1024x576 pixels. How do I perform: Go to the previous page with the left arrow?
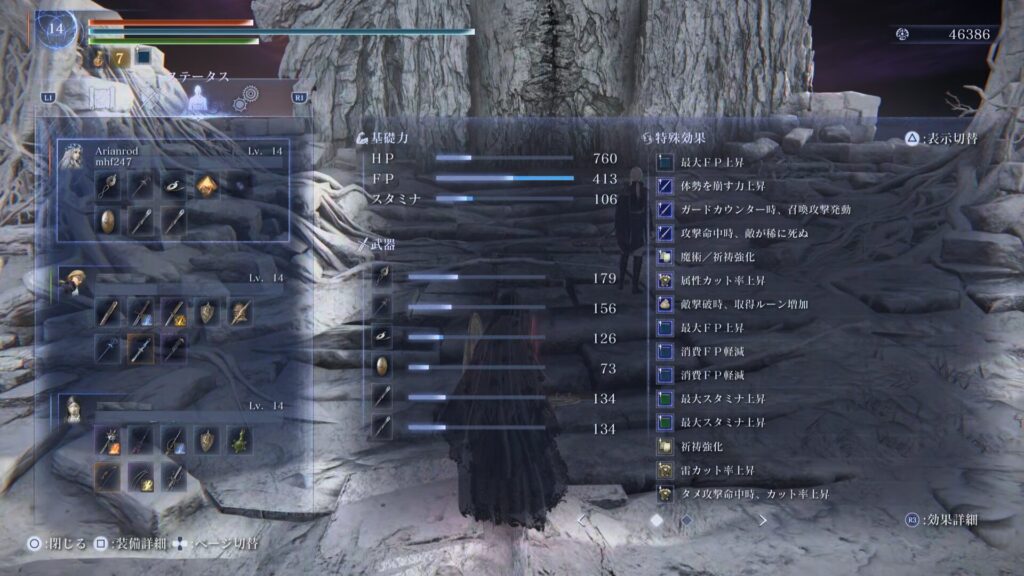(x=582, y=520)
